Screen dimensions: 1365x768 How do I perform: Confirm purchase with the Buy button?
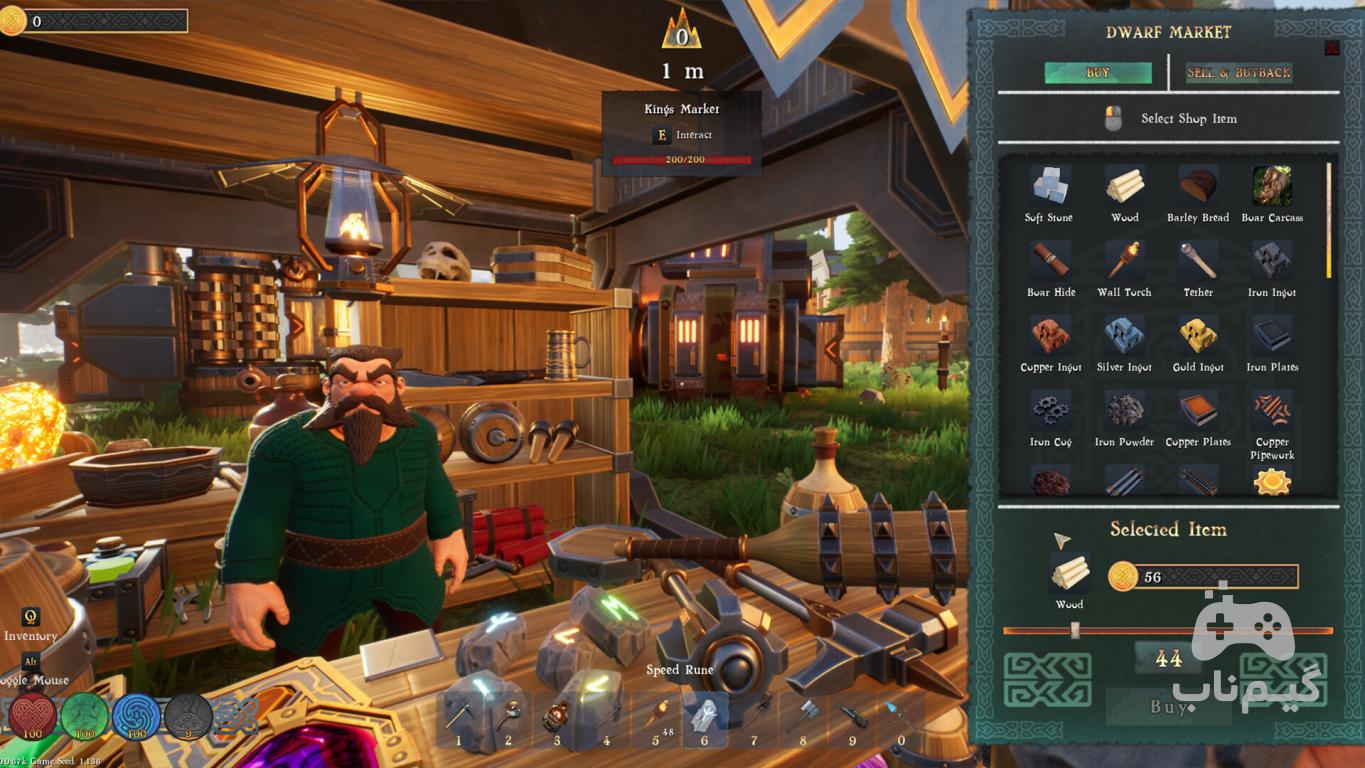pos(1168,707)
